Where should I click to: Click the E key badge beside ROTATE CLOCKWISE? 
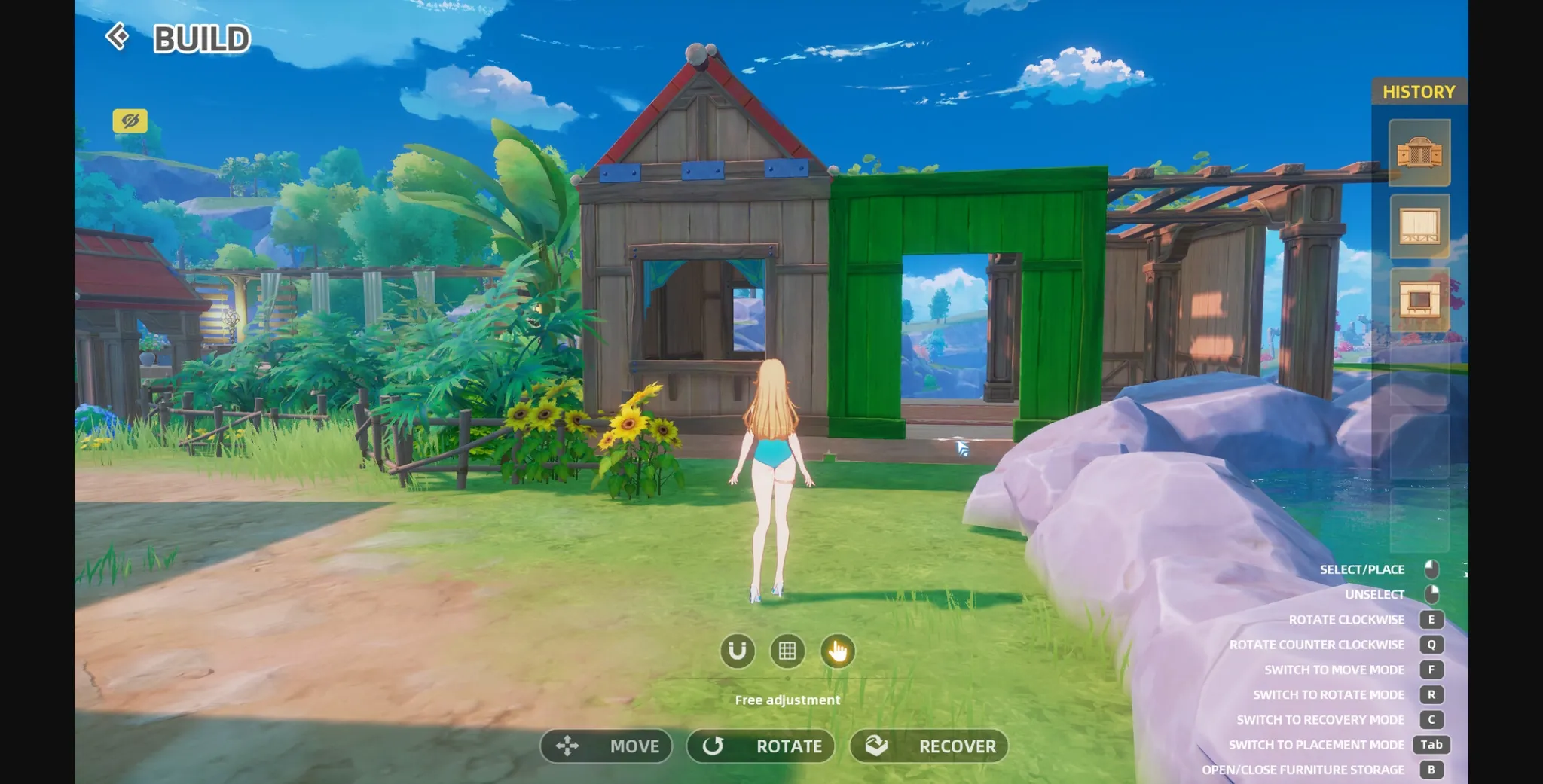pyautogui.click(x=1431, y=619)
